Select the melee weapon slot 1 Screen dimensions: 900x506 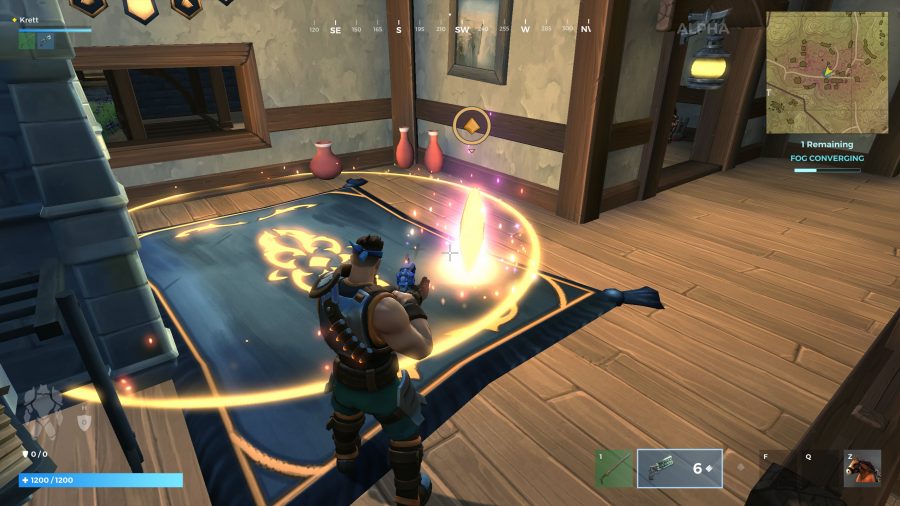[614, 468]
